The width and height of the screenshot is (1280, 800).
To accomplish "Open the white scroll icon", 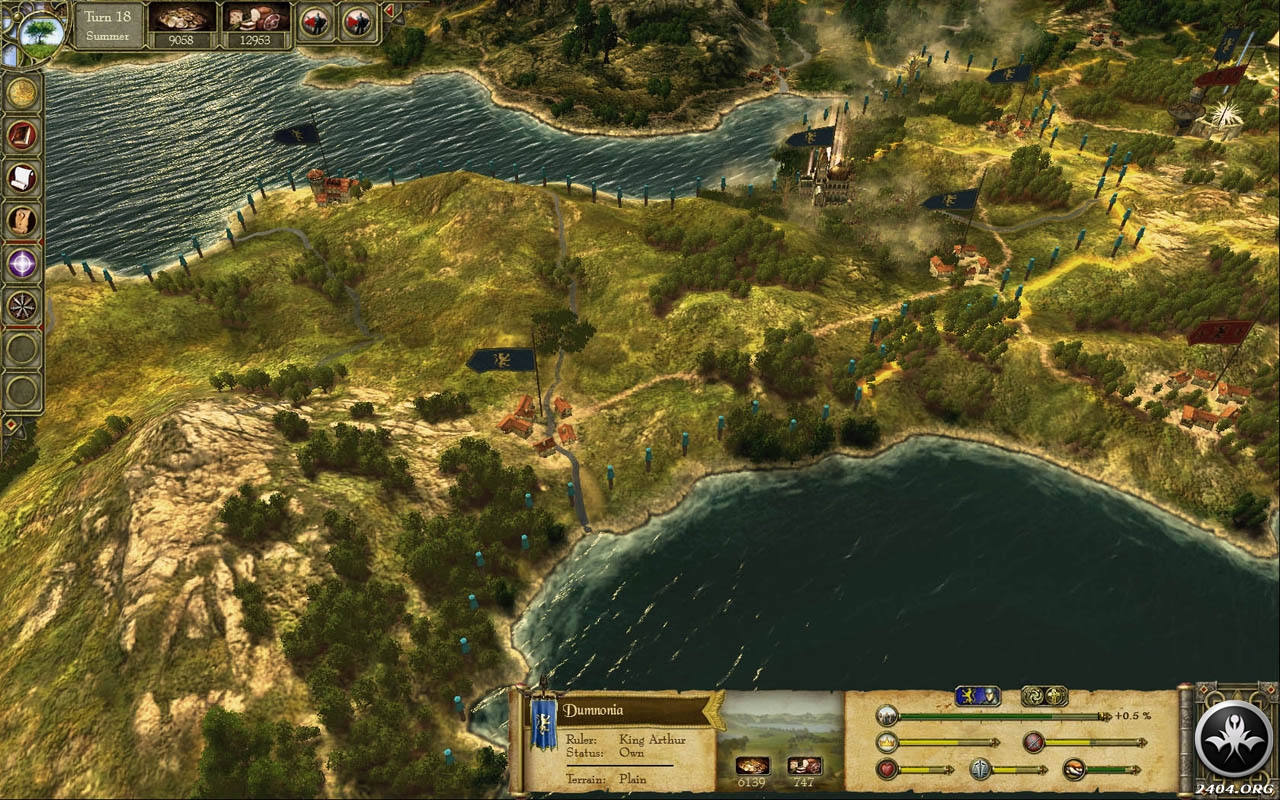I will (x=21, y=178).
